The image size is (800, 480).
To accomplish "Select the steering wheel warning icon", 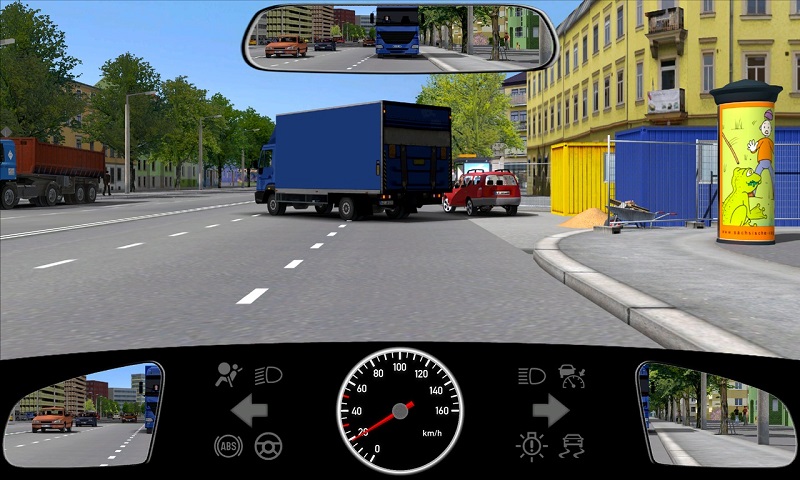I will click(268, 445).
